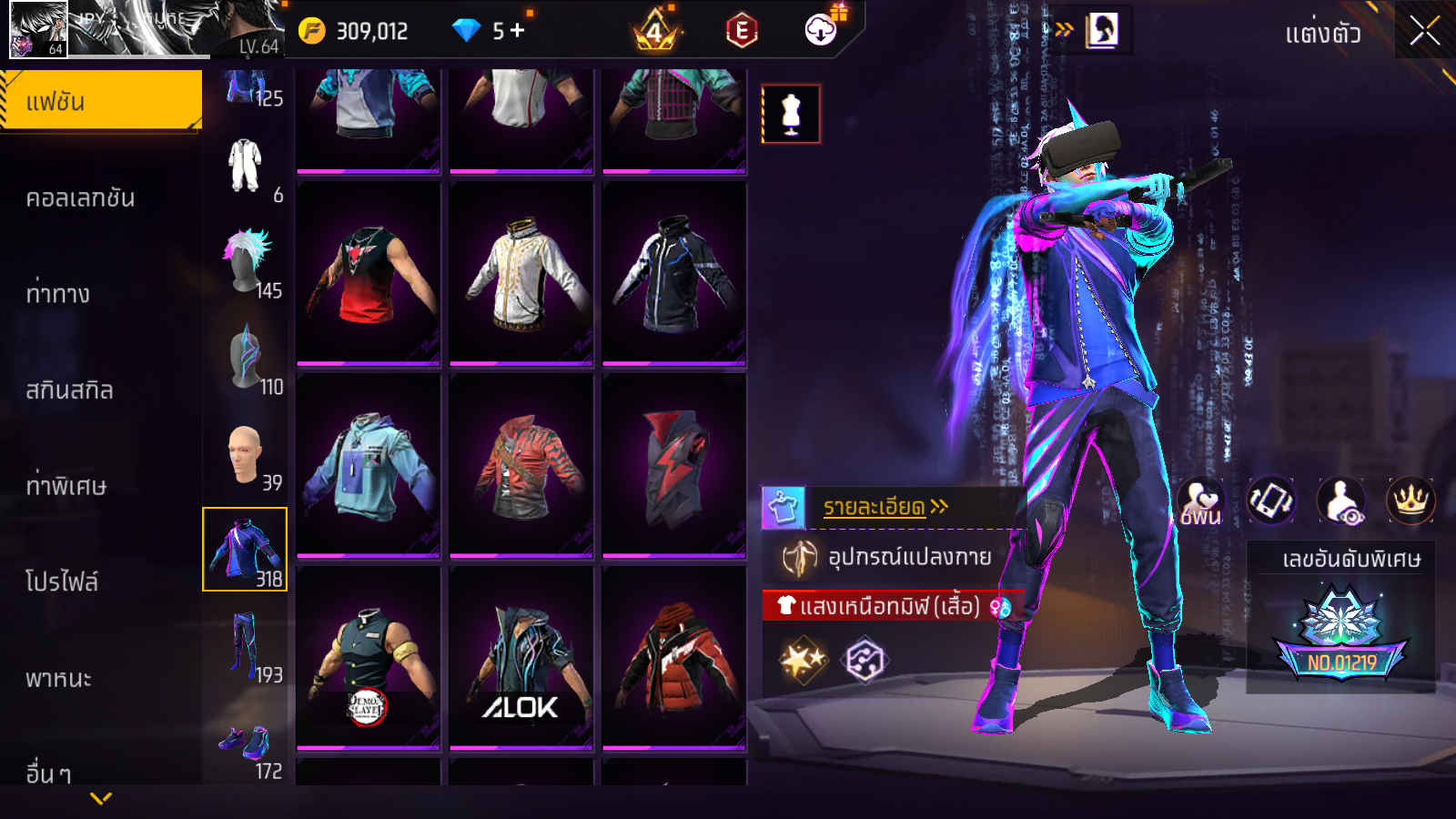
Task: Select the pants category with 193 items
Action: [246, 646]
